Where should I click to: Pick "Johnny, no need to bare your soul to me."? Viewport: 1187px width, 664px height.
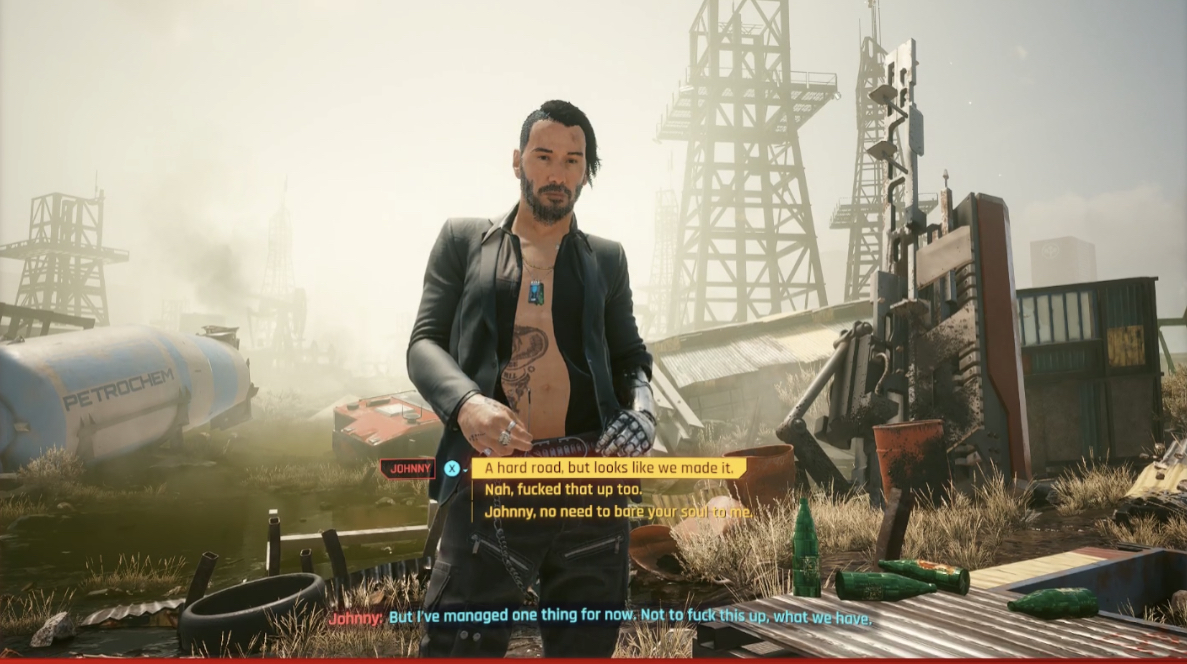(x=618, y=511)
